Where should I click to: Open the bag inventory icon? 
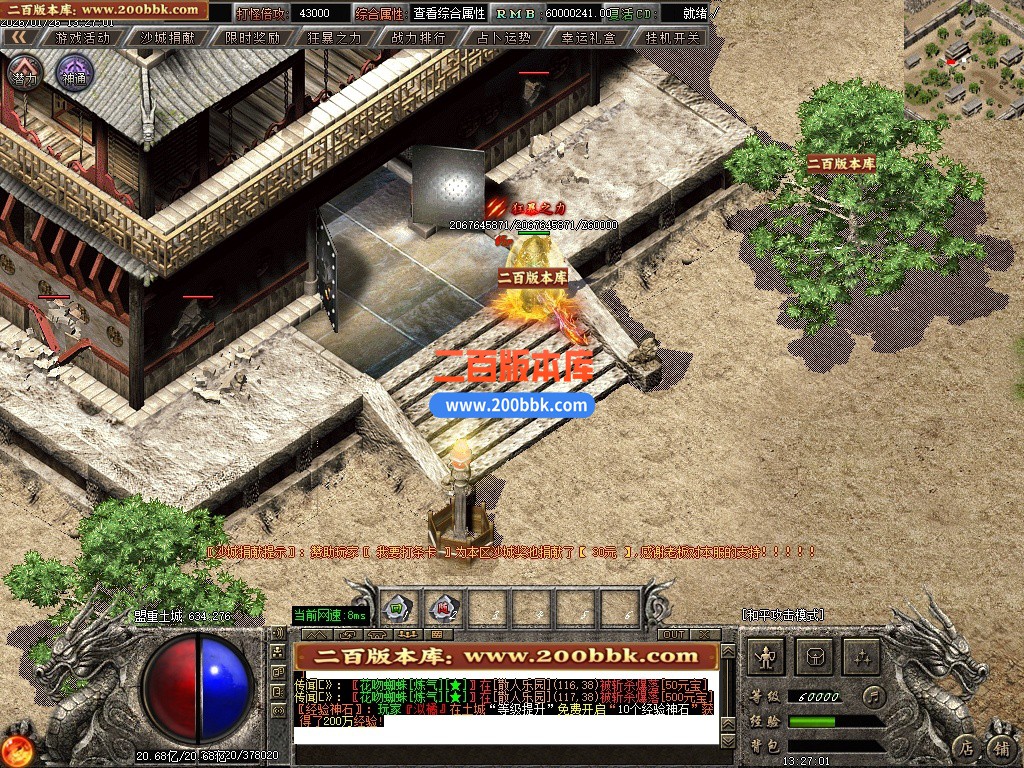(x=815, y=656)
